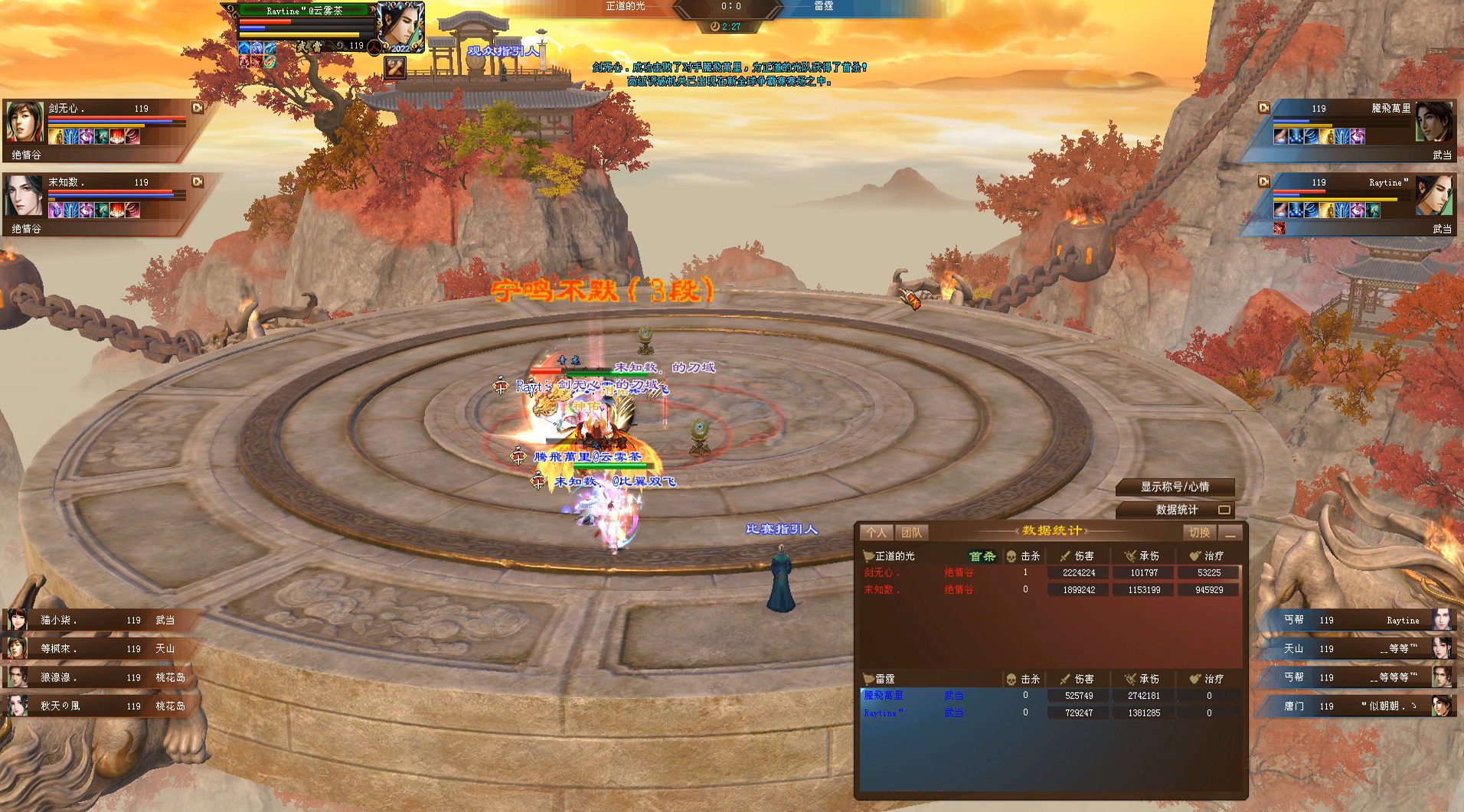Spectate Raytine with the camera icon

1264,182
